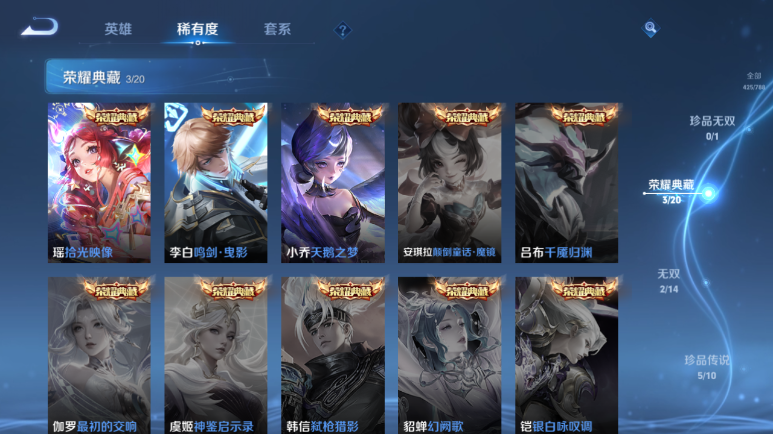Screen dimensions: 773x434
Task: View the 安琪拉 skin card
Action: point(449,182)
